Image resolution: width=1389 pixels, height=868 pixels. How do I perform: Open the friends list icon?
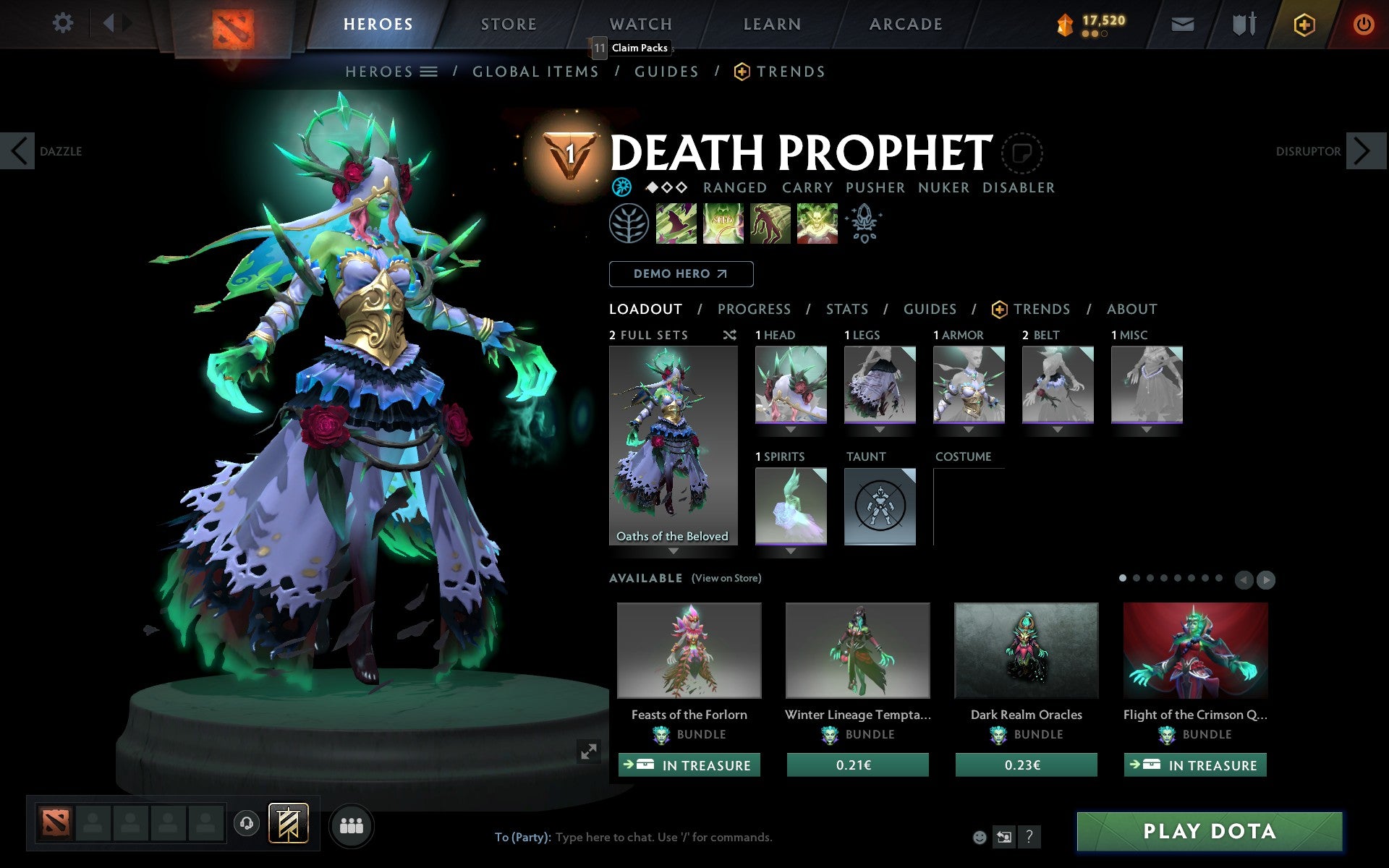(x=352, y=825)
